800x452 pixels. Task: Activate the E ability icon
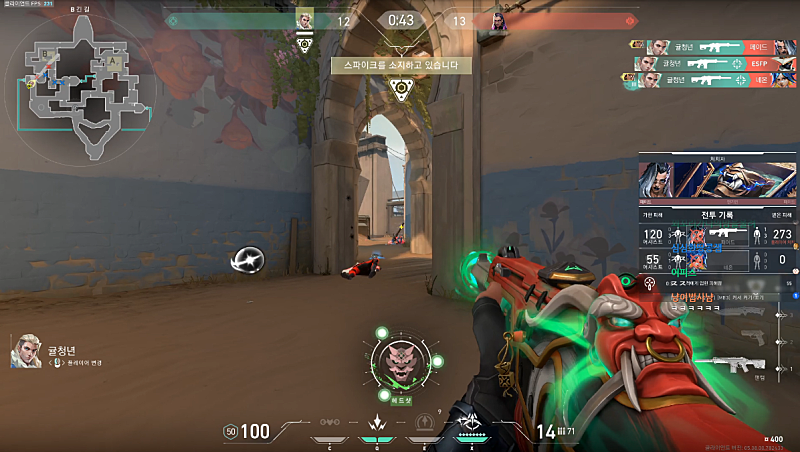click(425, 426)
